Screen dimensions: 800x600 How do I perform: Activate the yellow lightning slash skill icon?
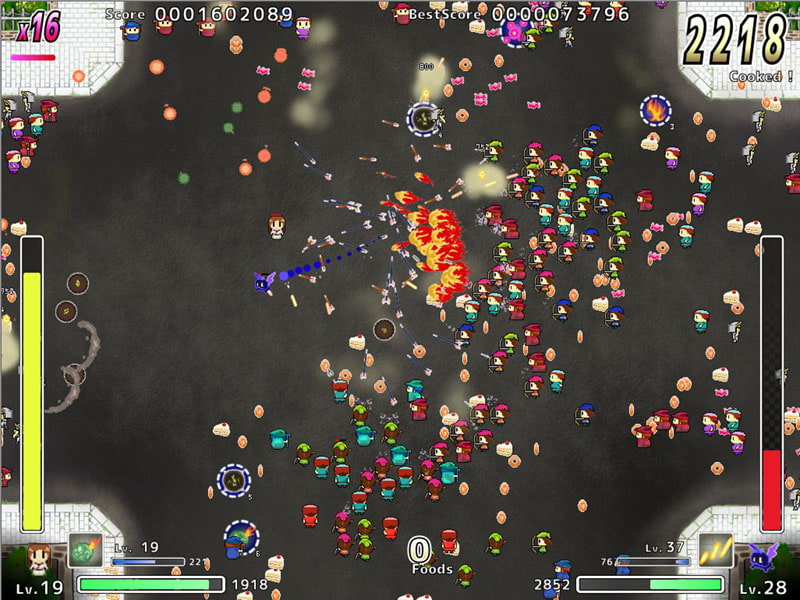pos(714,551)
